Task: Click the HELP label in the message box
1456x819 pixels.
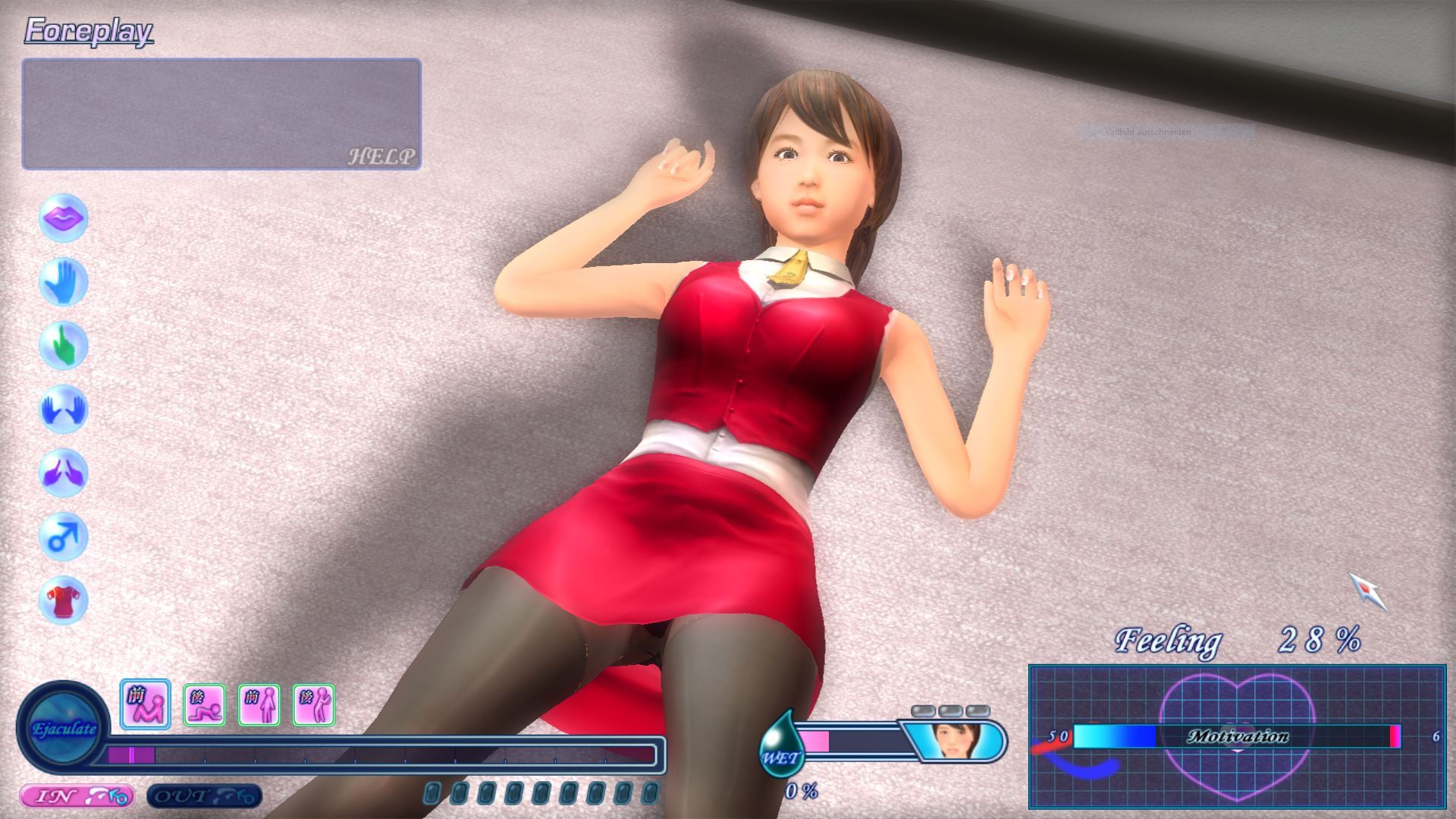Action: (x=381, y=156)
